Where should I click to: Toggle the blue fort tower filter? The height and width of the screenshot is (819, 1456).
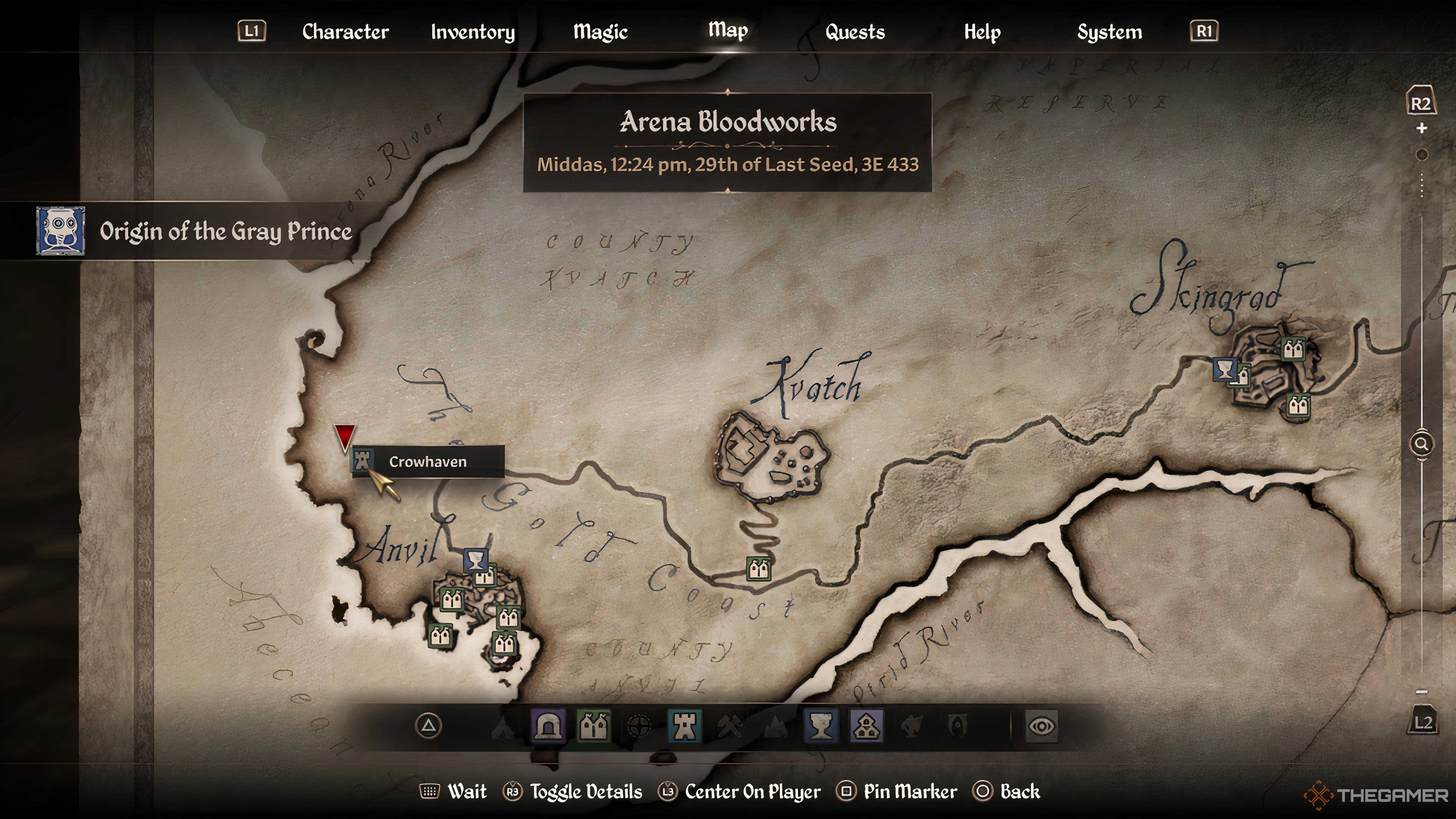coord(684,726)
